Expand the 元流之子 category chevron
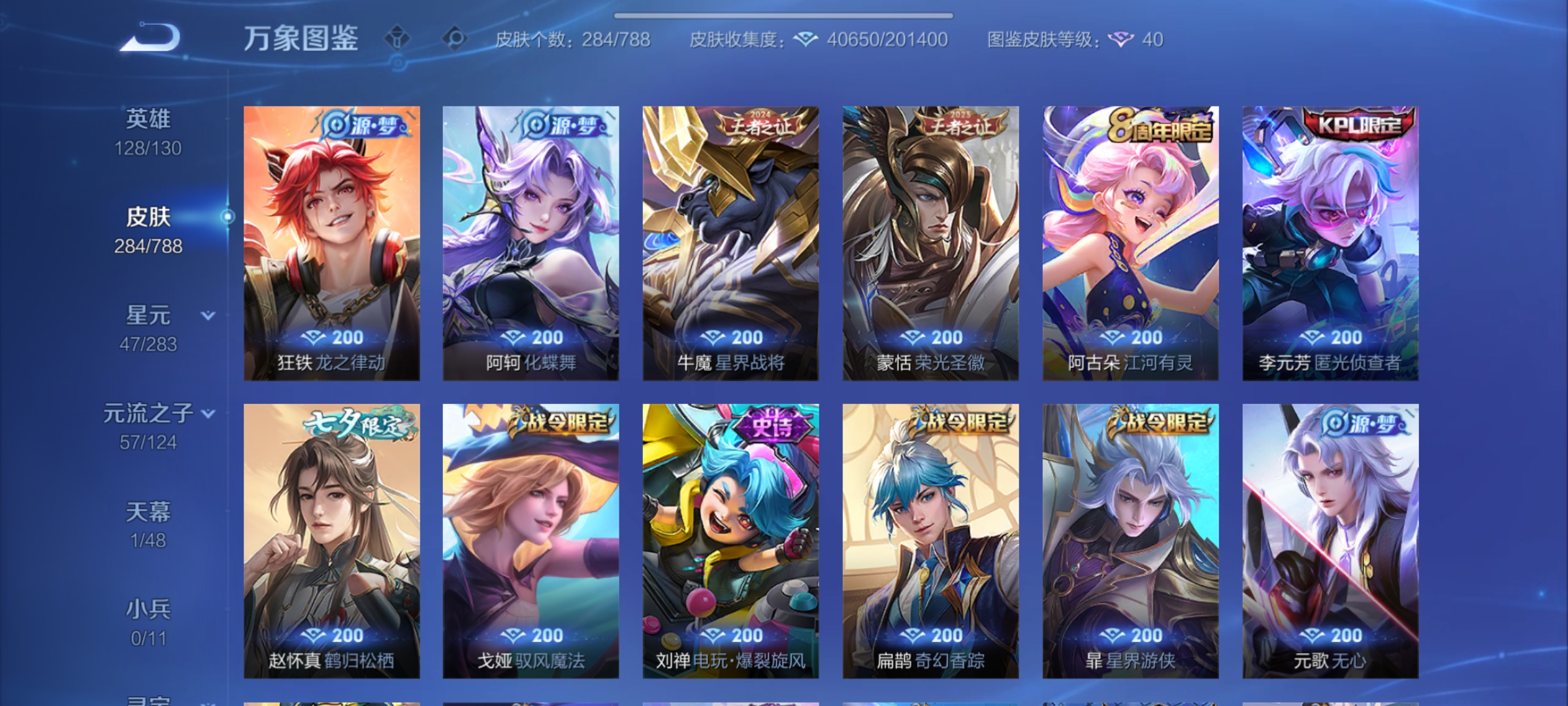Screen dimensions: 1568x706 [x=208, y=413]
